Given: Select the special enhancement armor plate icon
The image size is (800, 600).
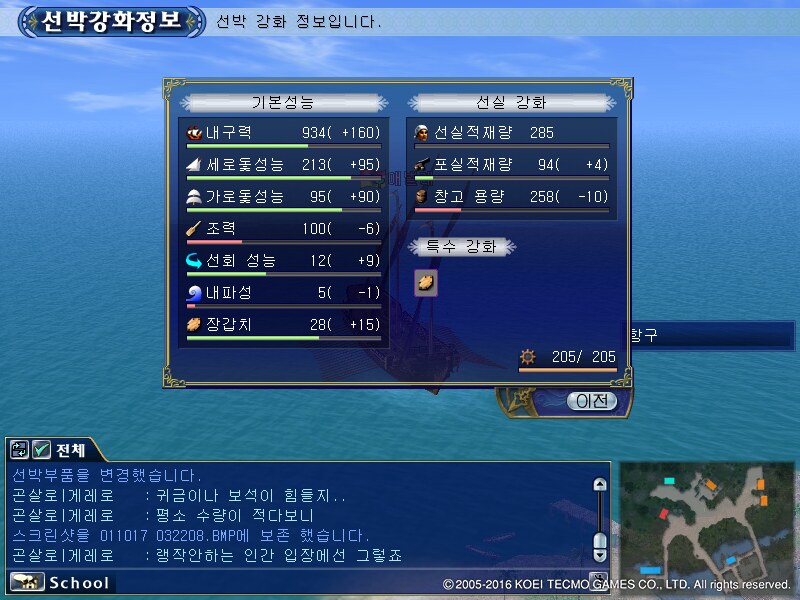Looking at the screenshot, I should pos(426,283).
